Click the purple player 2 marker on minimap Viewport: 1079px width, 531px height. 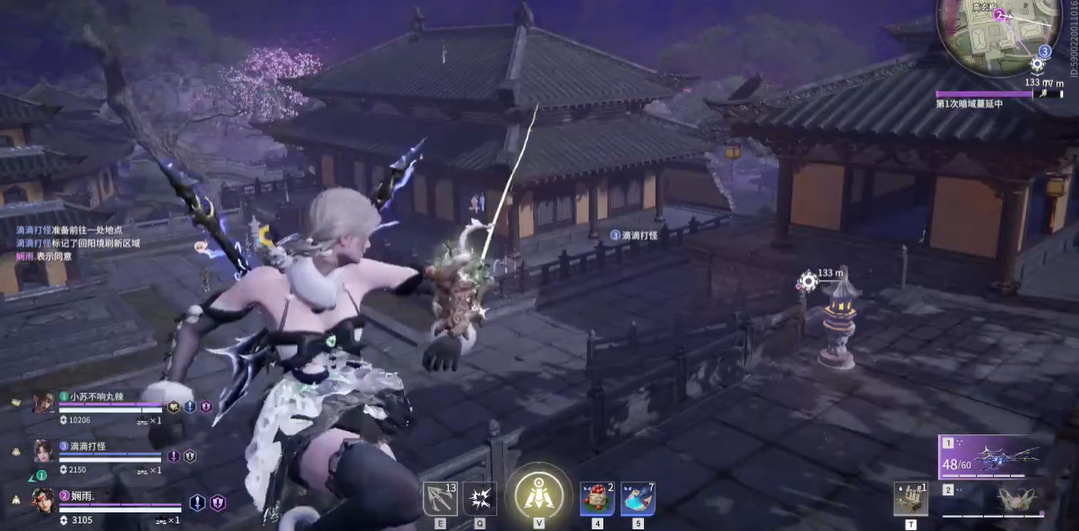[998, 15]
